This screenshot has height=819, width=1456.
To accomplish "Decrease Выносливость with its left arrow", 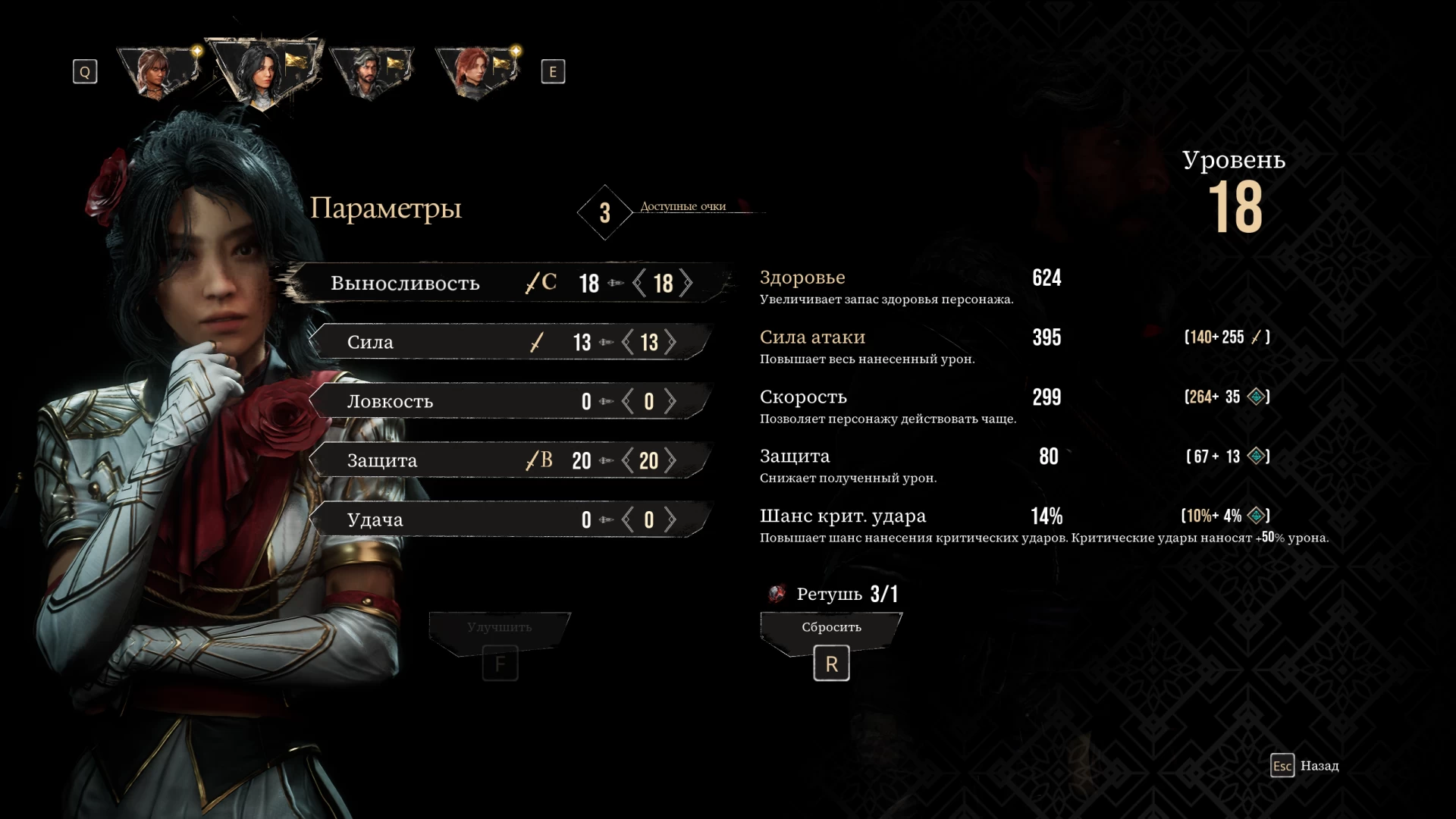I will coord(639,283).
